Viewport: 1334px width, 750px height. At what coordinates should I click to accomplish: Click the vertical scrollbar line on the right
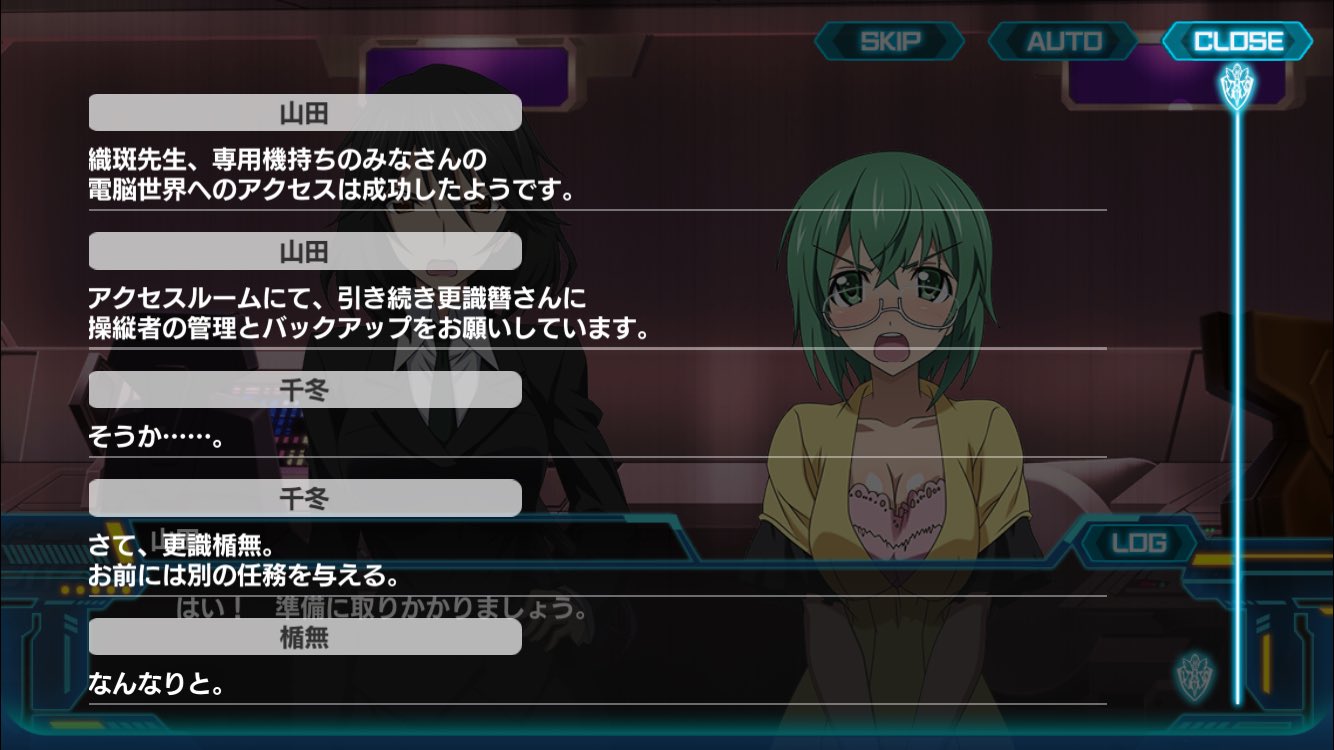point(1237,400)
